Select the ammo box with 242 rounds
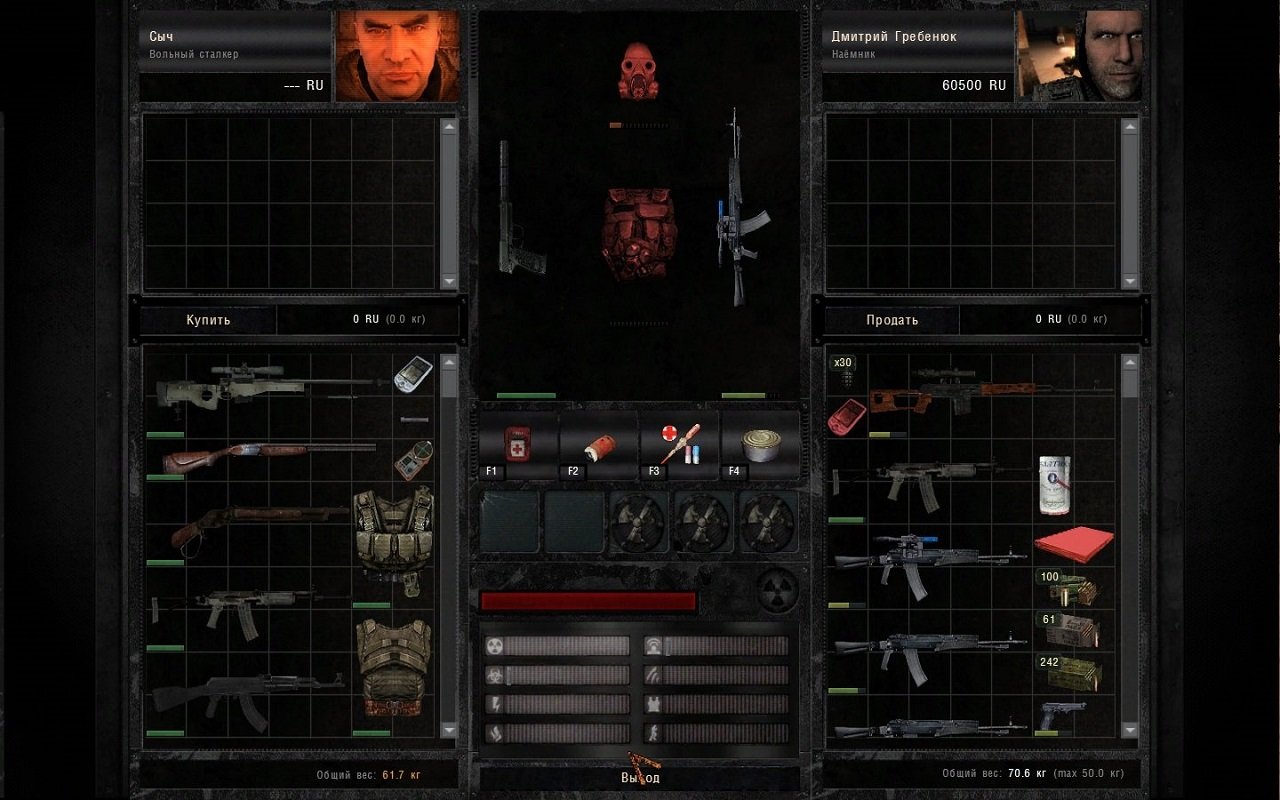Screen dimensions: 1280x800 pyautogui.click(x=1072, y=673)
